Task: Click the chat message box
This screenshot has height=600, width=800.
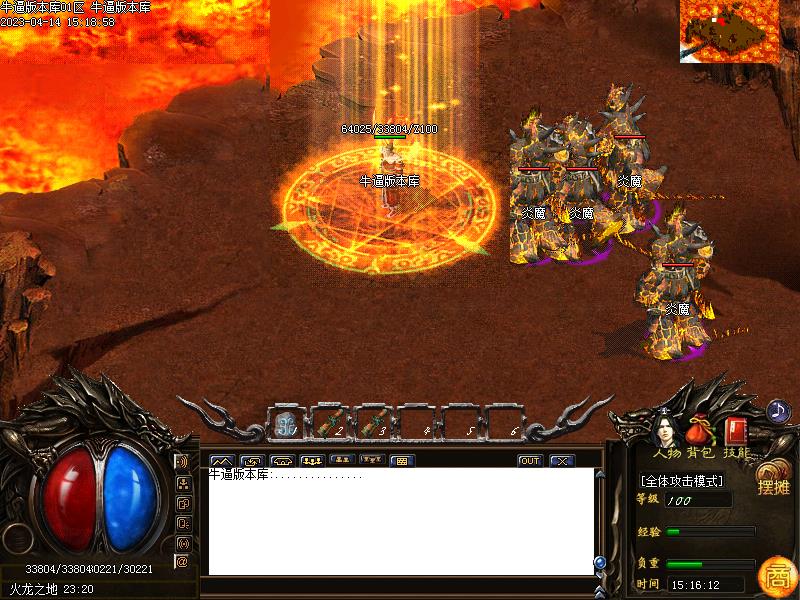Action: coord(400,522)
